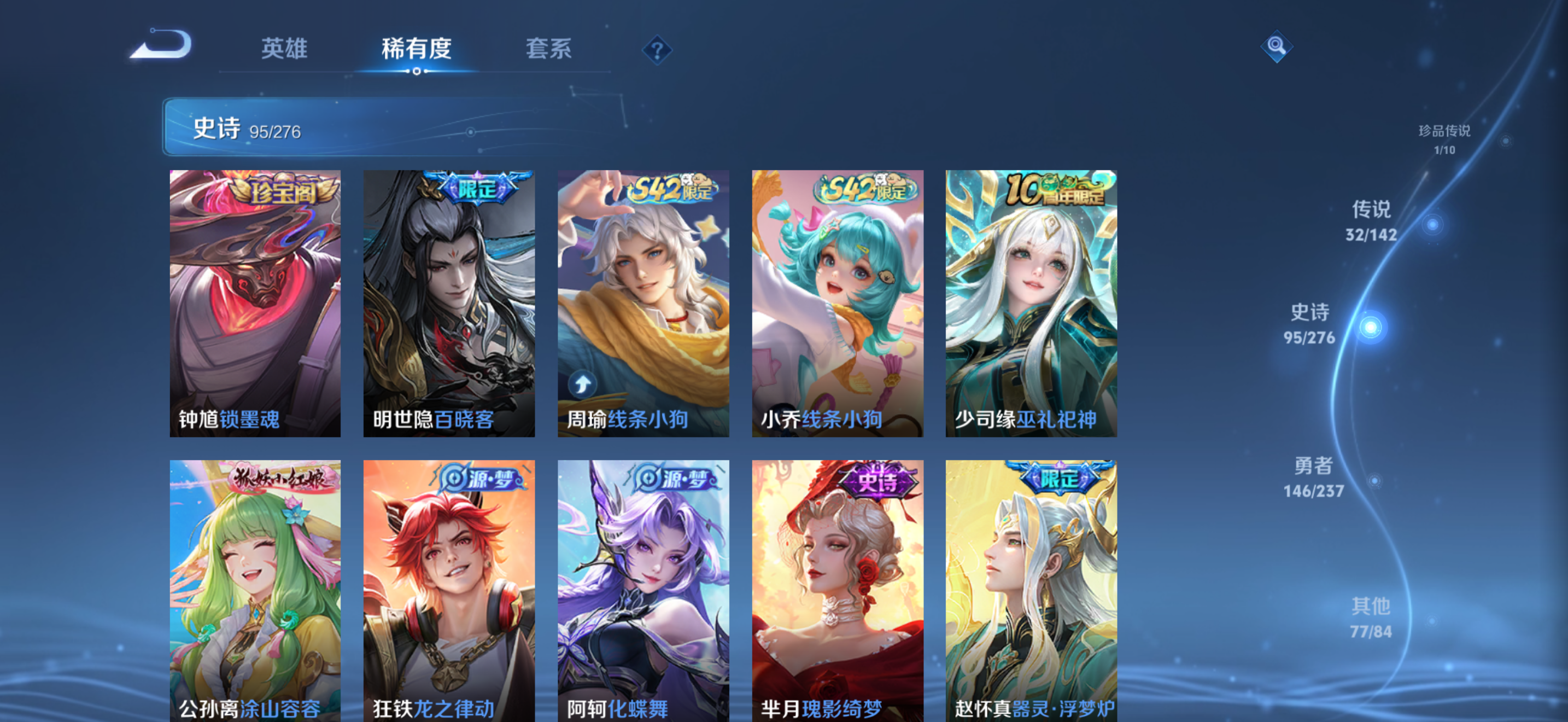Open search with the magnifier icon
Screen dimensions: 1568x722
1276,48
